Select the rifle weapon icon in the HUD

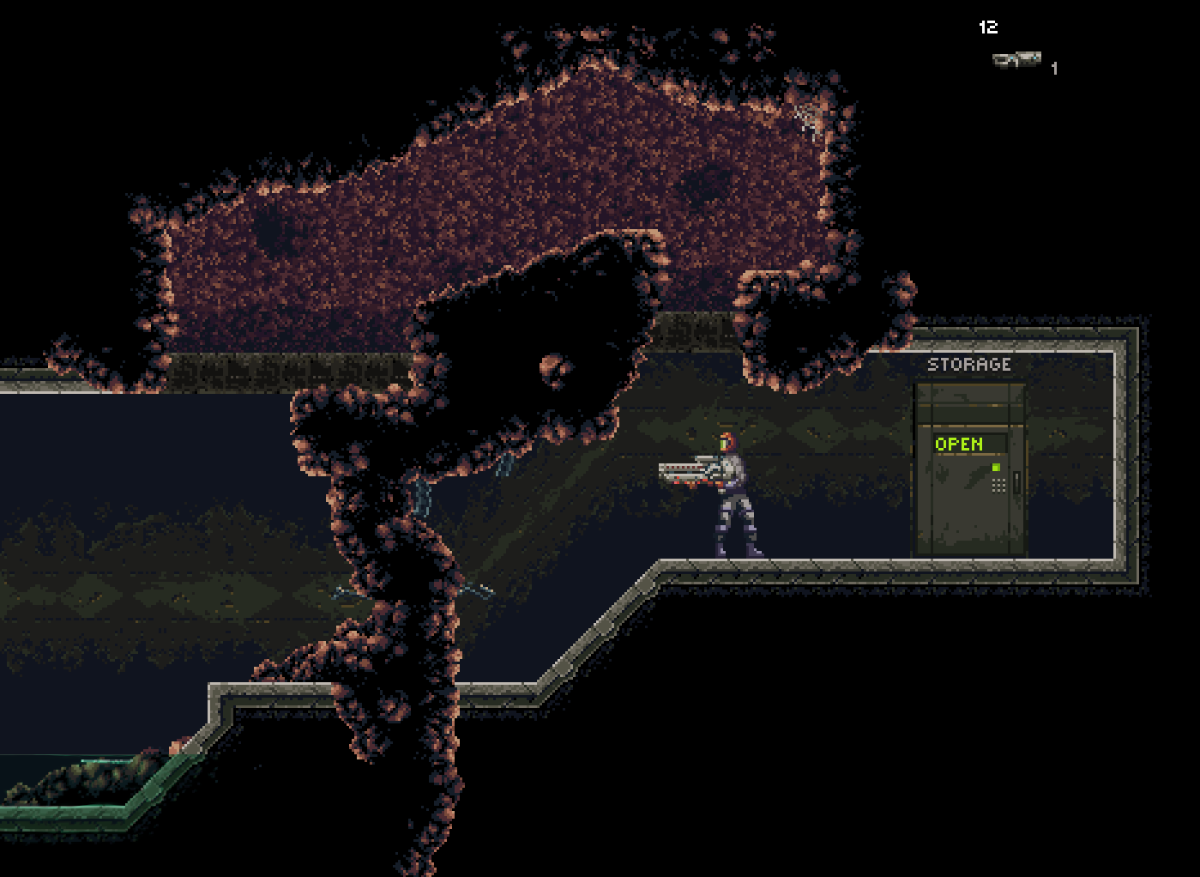point(1016,60)
